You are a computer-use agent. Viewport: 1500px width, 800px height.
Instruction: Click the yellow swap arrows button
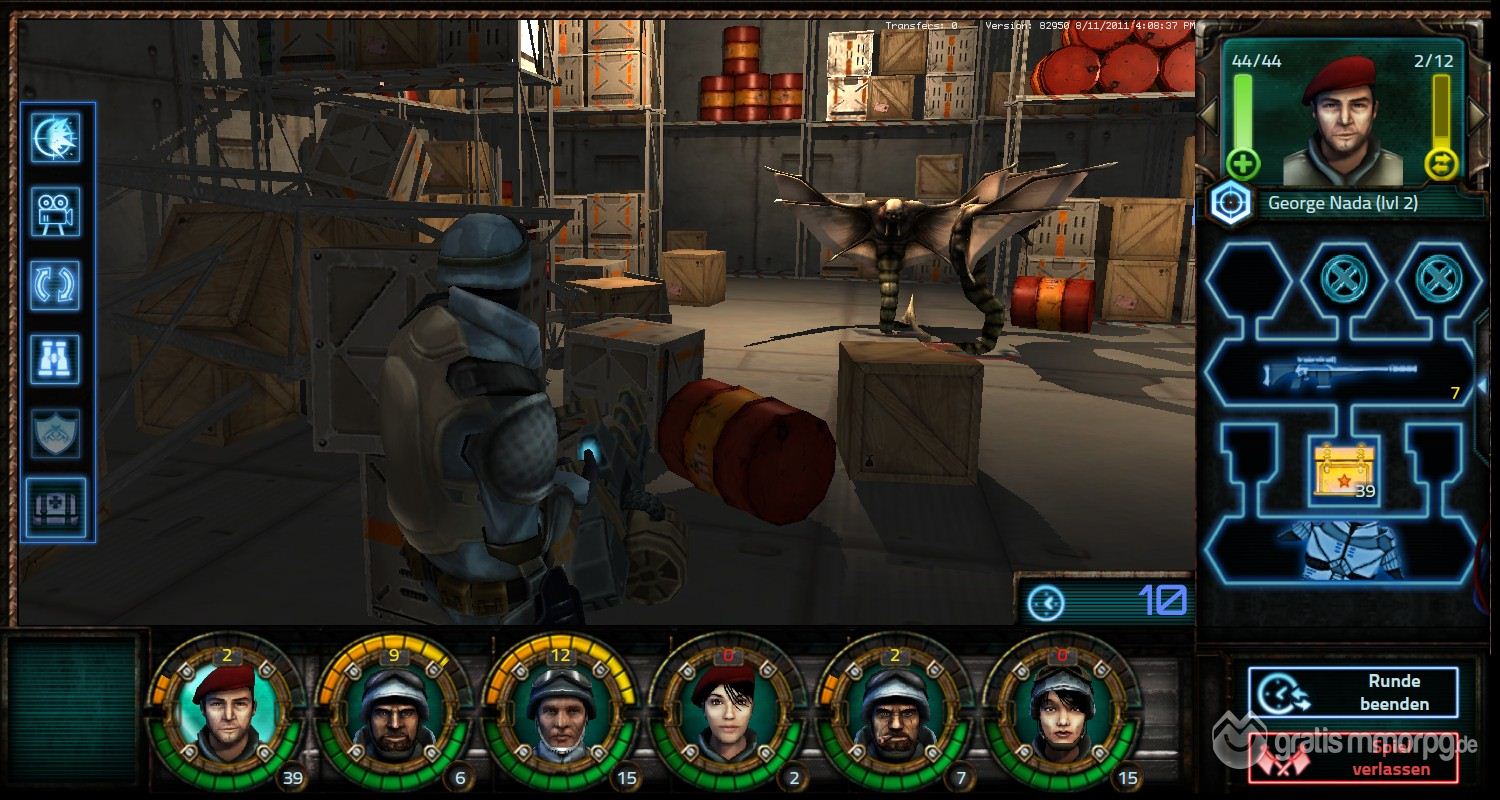(x=1442, y=163)
